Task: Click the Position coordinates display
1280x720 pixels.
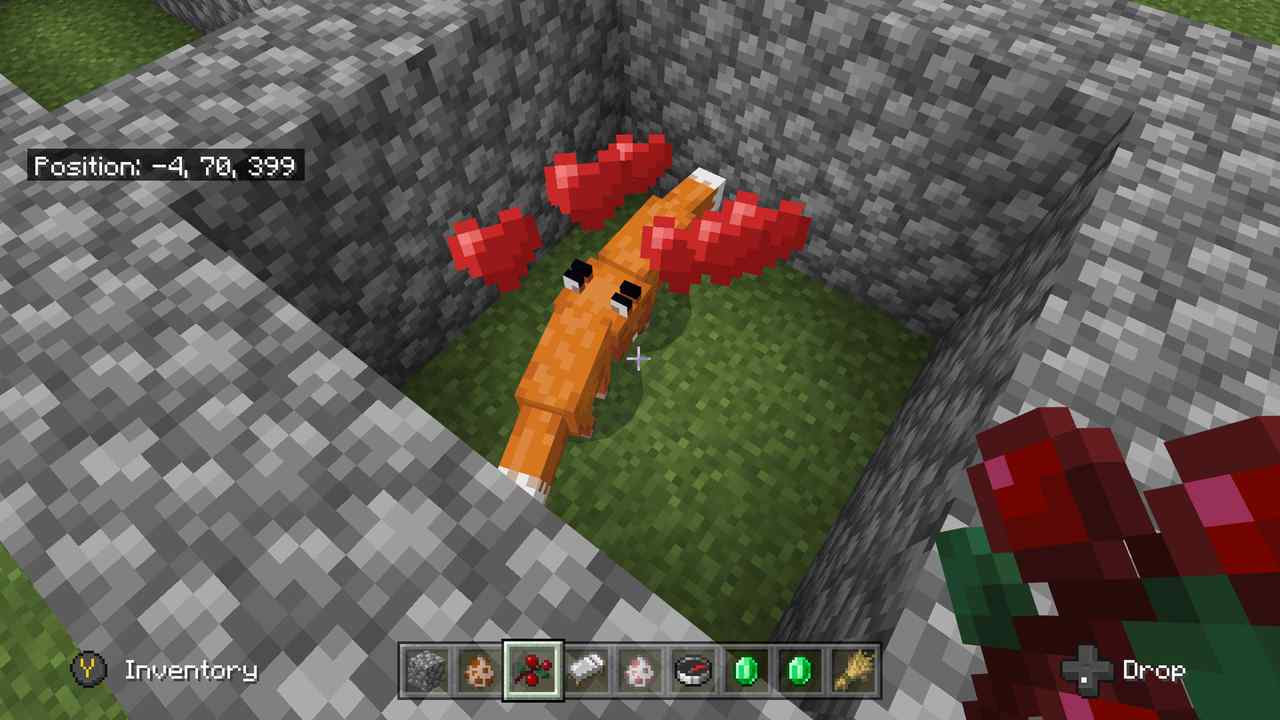Action: (165, 166)
